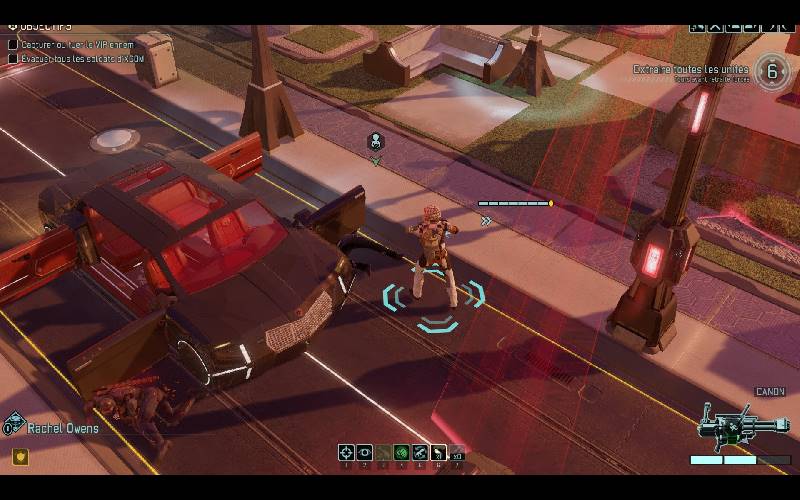Click the yellow shield status icon
This screenshot has width=800, height=500.
[19, 457]
